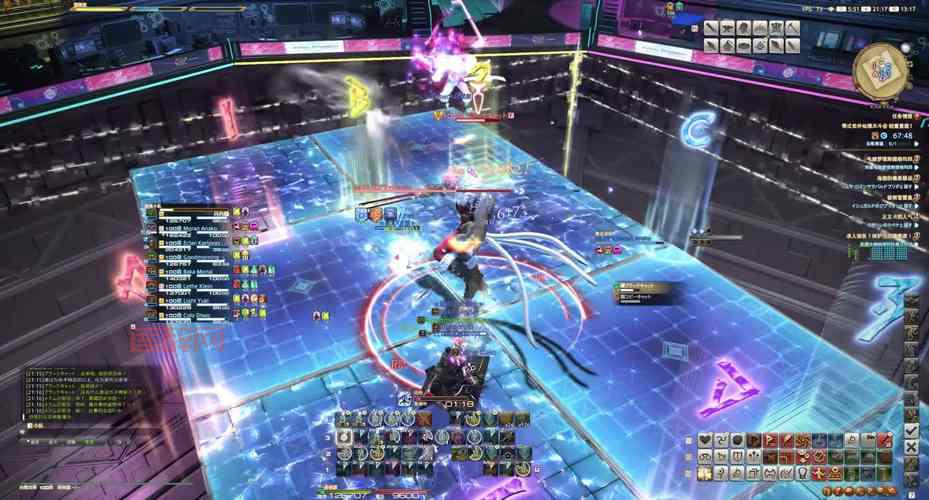The image size is (929, 500).
Task: Click the white checkmark icon
Action: [x=911, y=430]
